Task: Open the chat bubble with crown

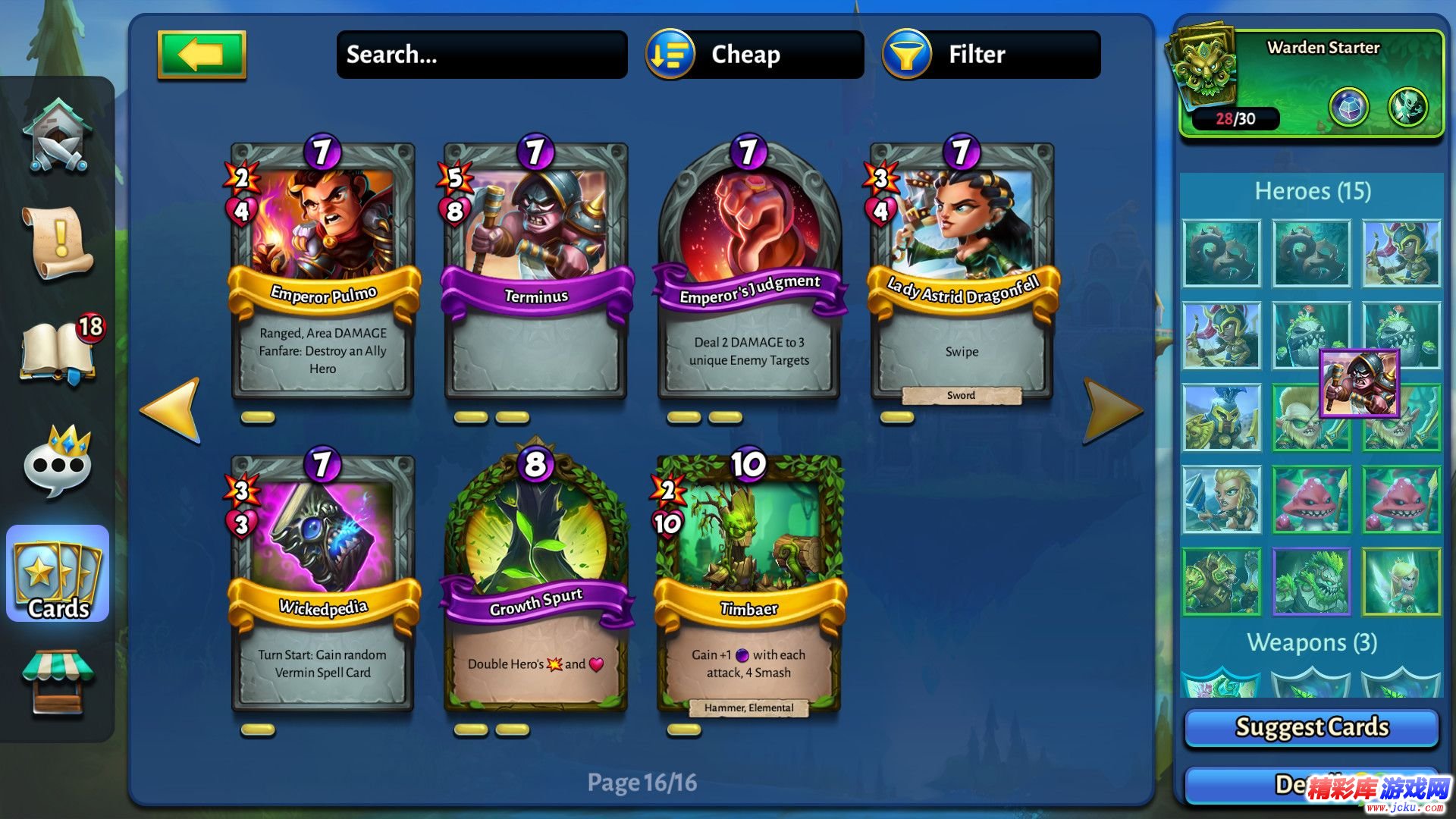Action: tap(58, 463)
